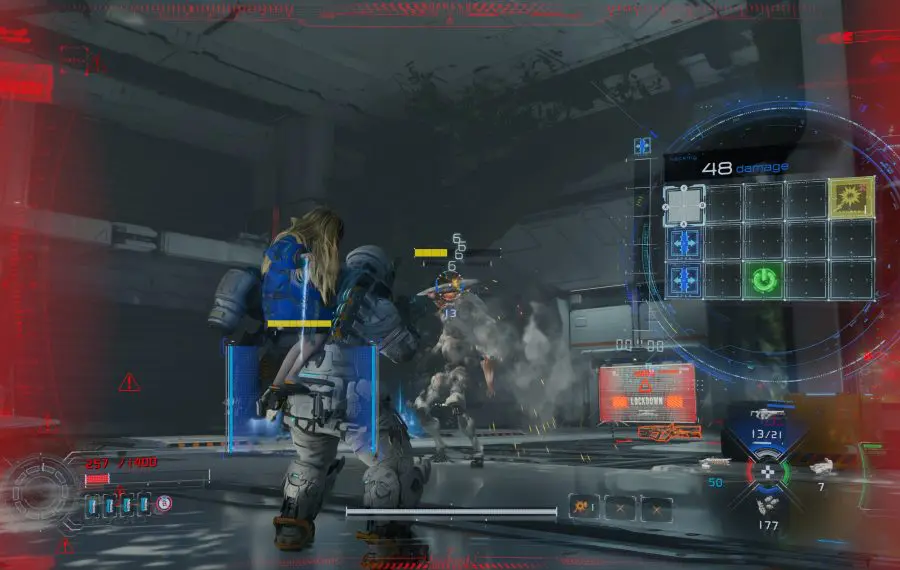
Task: Use the orange gear item slot
Action: pos(583,508)
